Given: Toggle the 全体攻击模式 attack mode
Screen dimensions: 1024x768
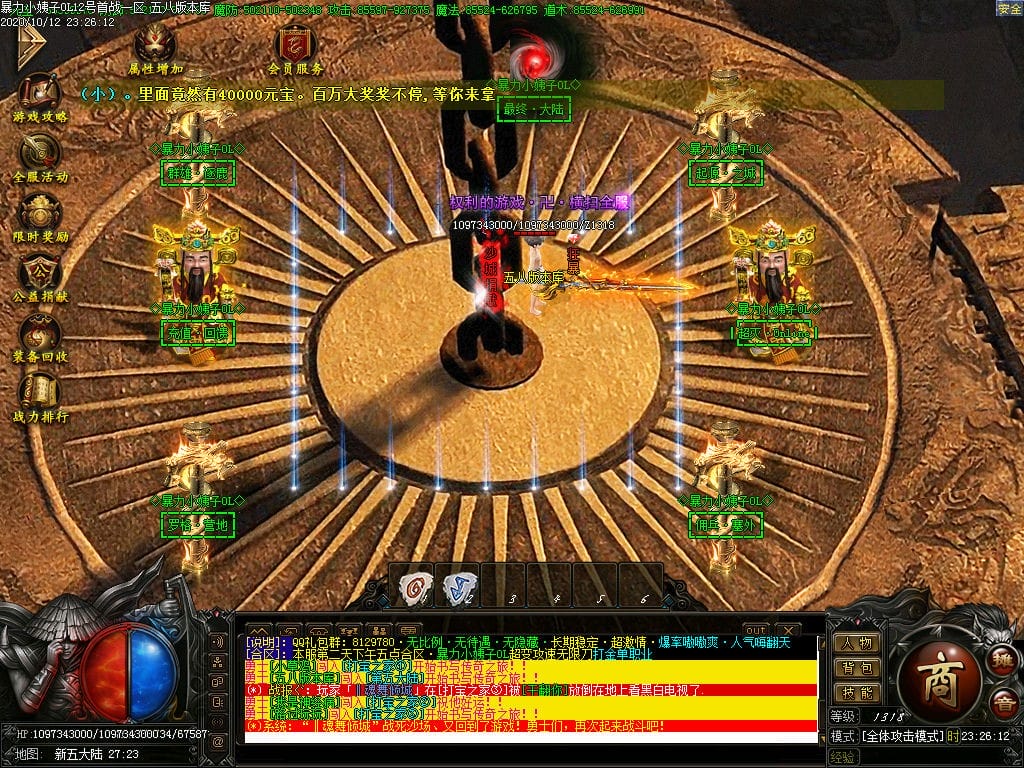Looking at the screenshot, I should (900, 736).
